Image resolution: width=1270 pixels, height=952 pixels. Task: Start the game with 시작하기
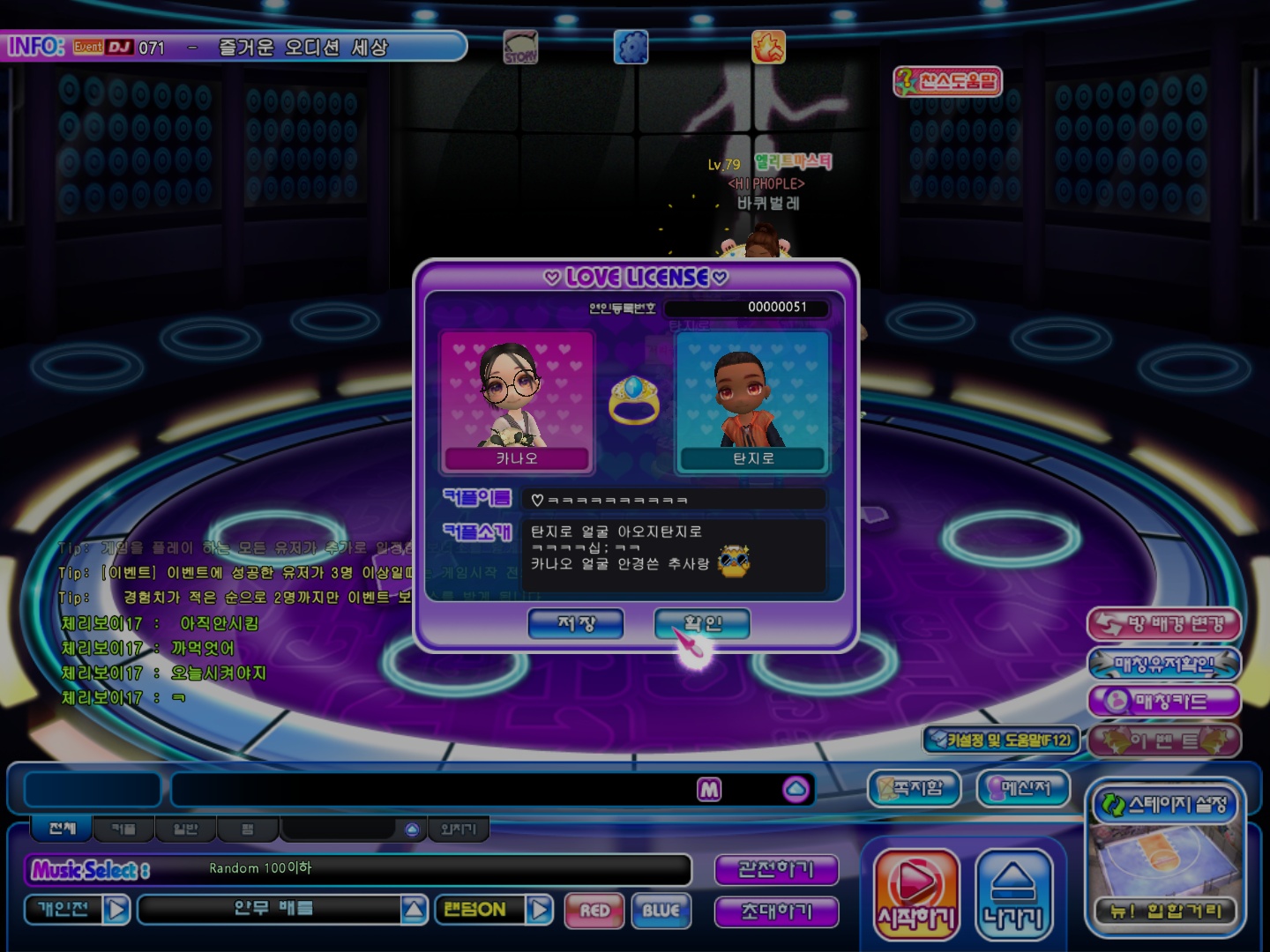pos(916,895)
